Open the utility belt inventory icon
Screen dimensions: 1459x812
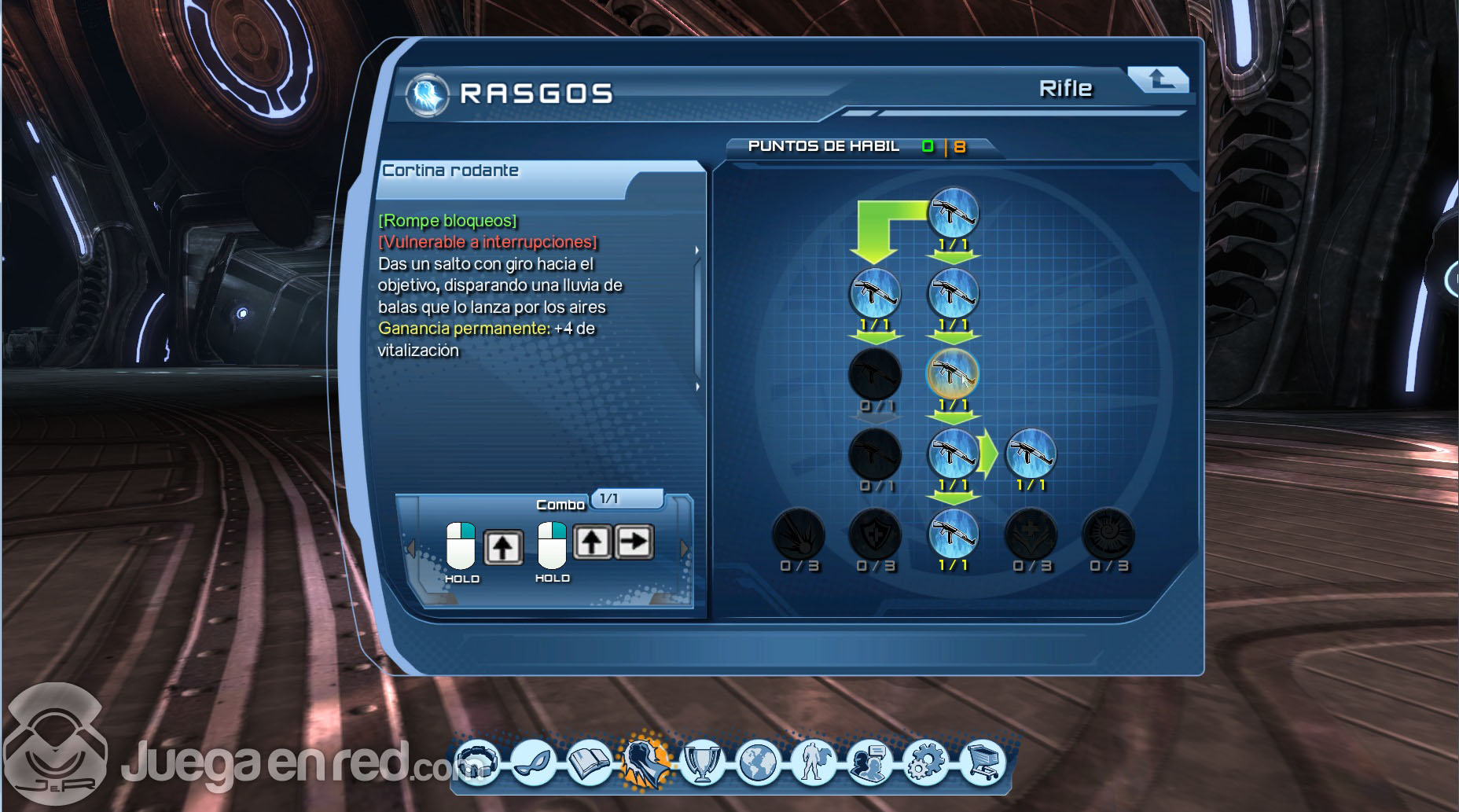coord(477,762)
